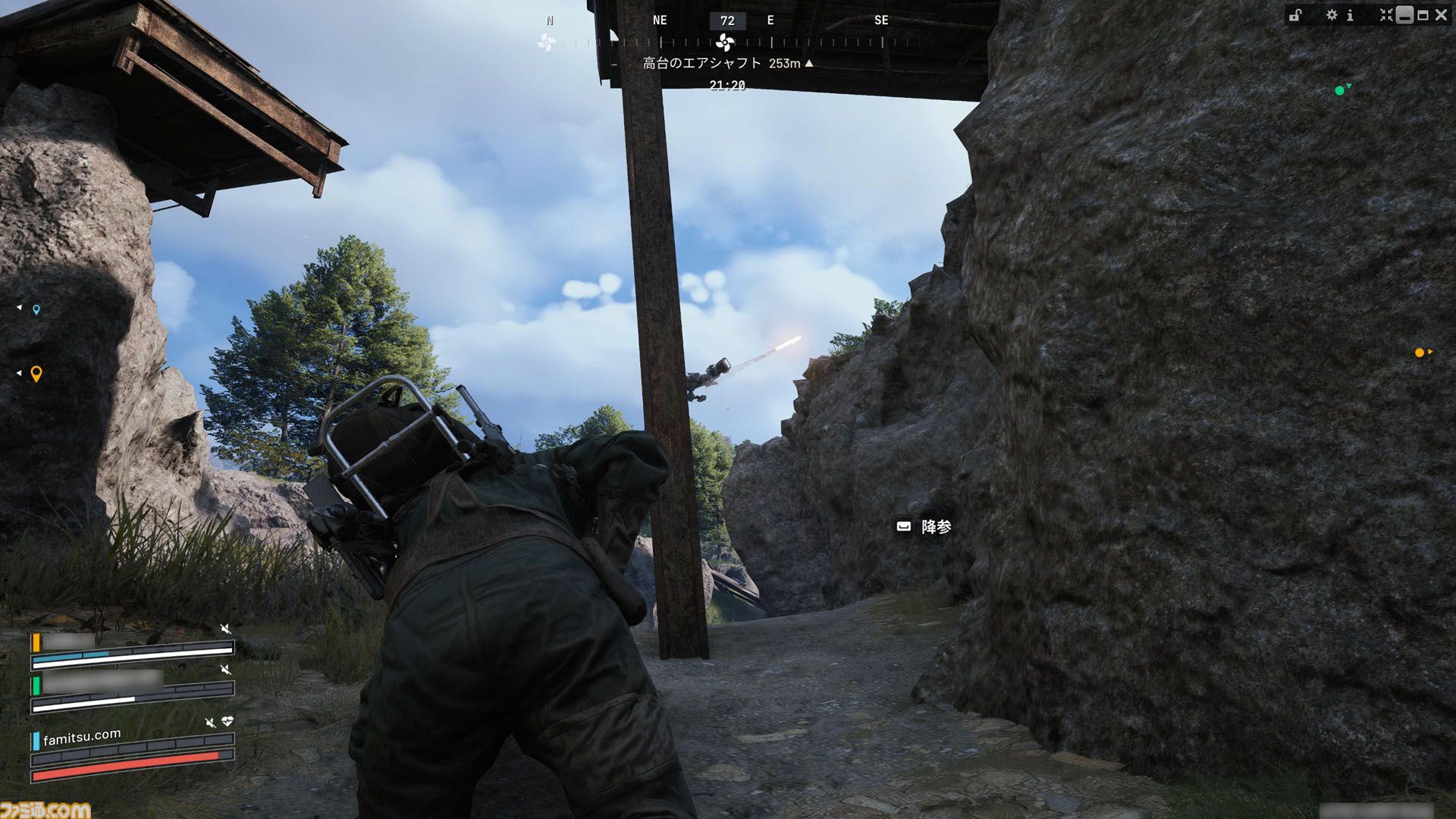Click the green dot waypoint indicator
Viewport: 1456px width, 819px height.
point(1339,90)
